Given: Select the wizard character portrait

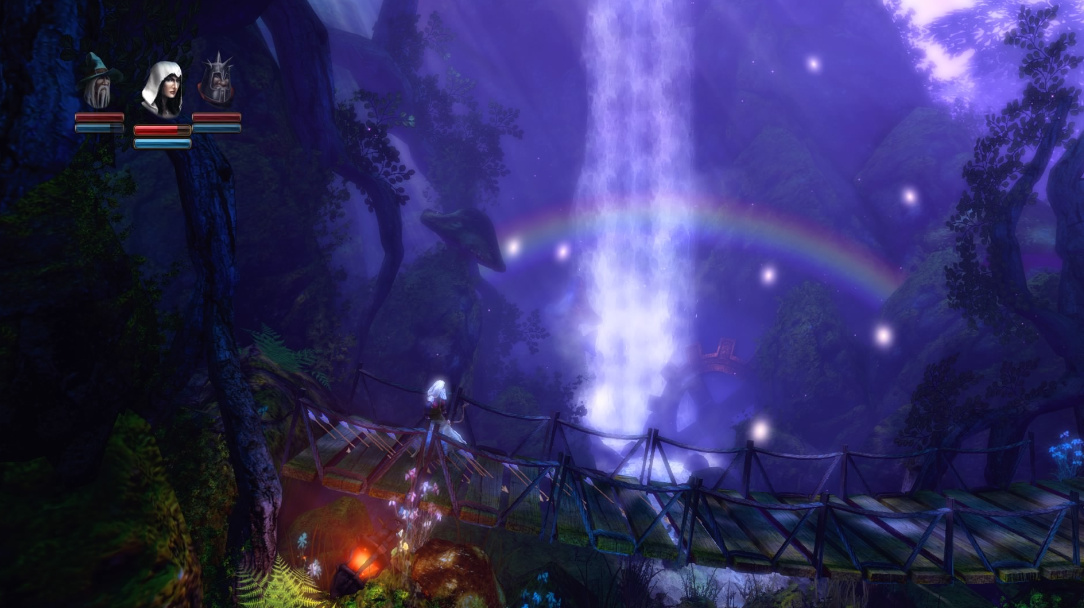Looking at the screenshot, I should point(99,82).
